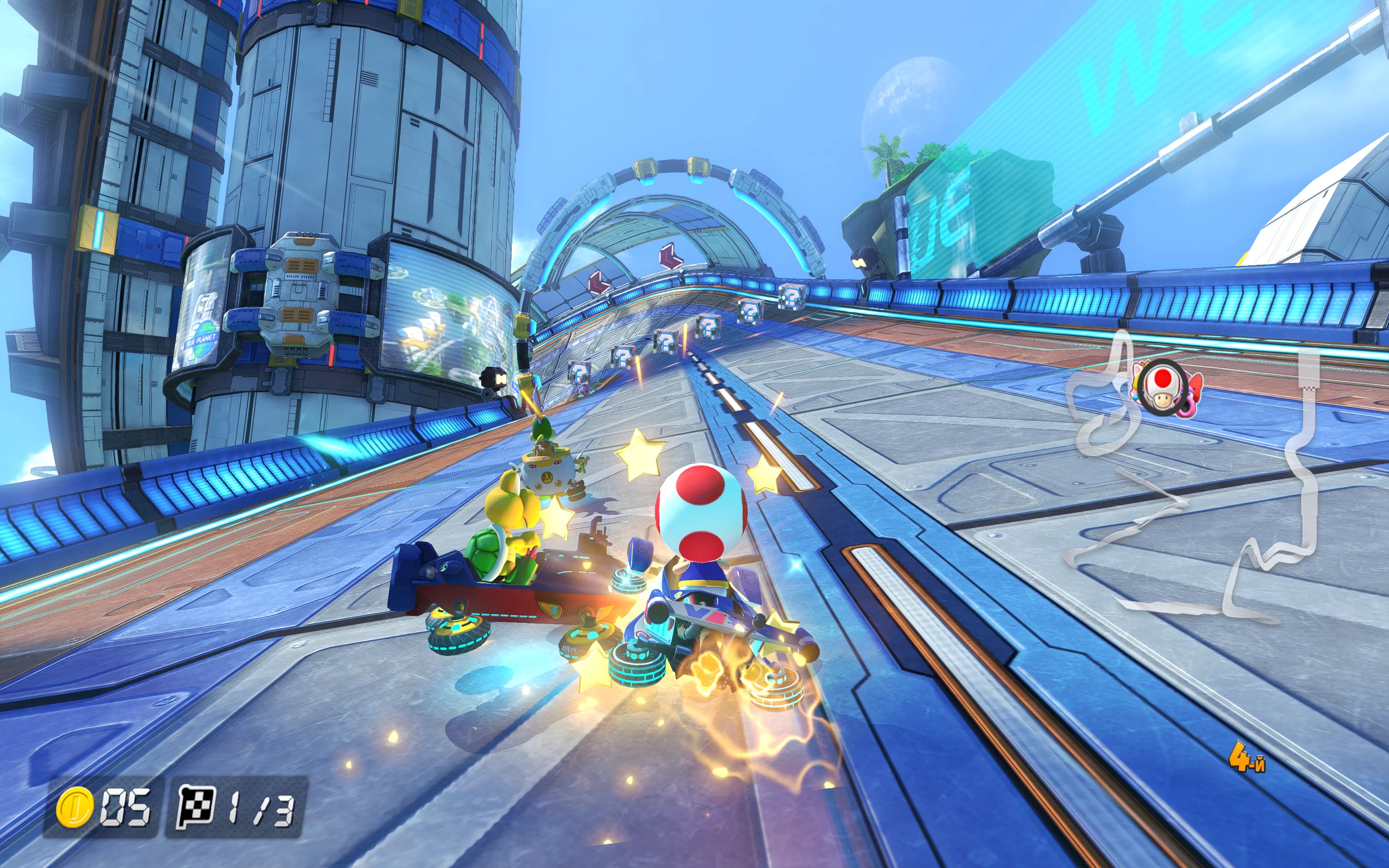Select Toad's head marker on the minimap

pos(1162,386)
